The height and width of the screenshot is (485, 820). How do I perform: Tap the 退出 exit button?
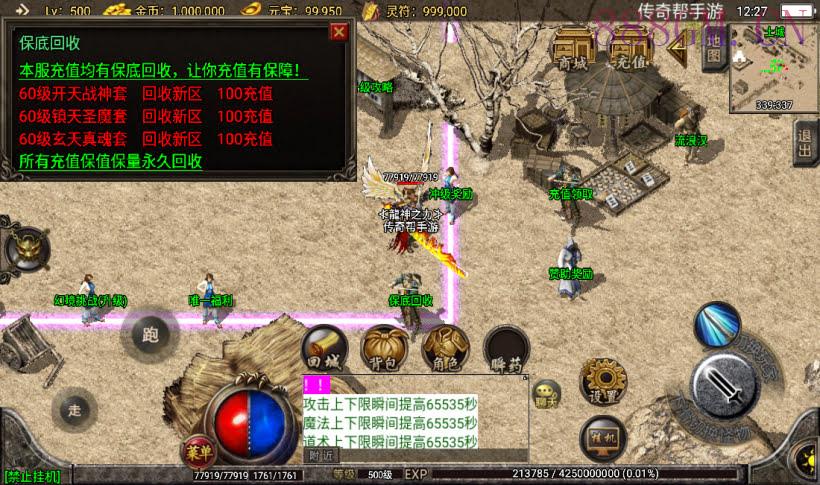[805, 143]
